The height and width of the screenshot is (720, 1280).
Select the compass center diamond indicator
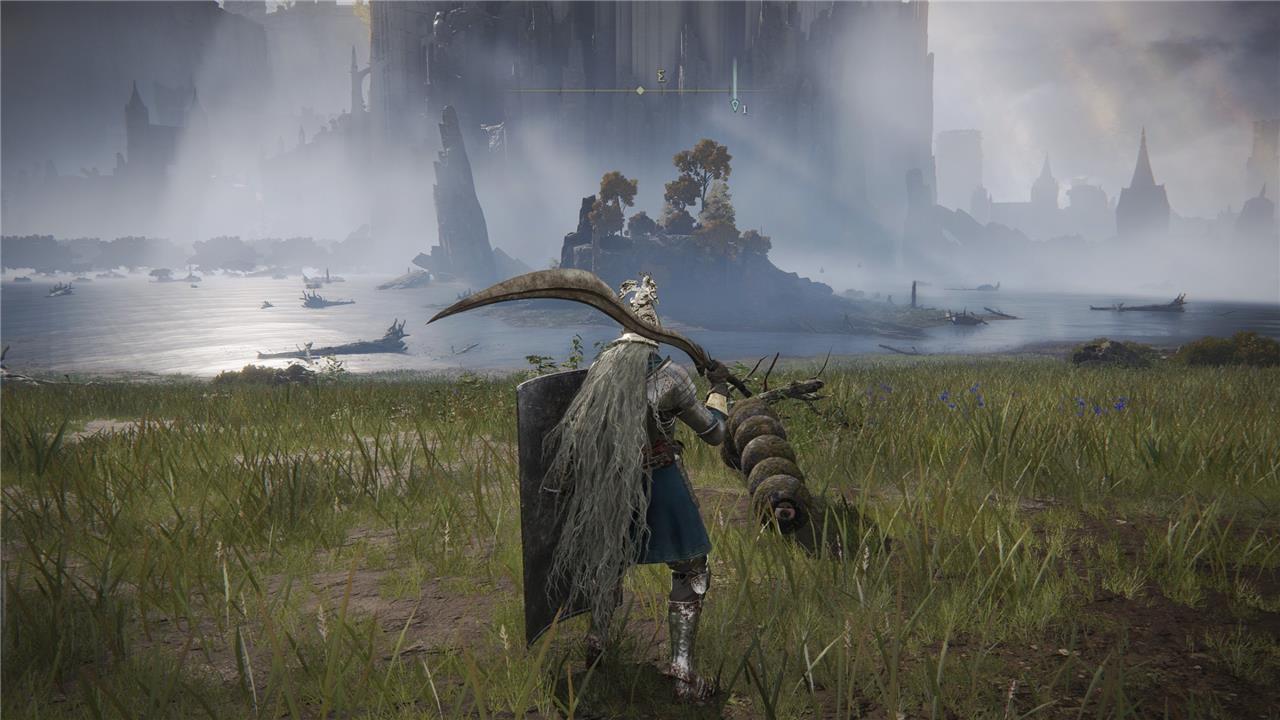click(x=640, y=90)
